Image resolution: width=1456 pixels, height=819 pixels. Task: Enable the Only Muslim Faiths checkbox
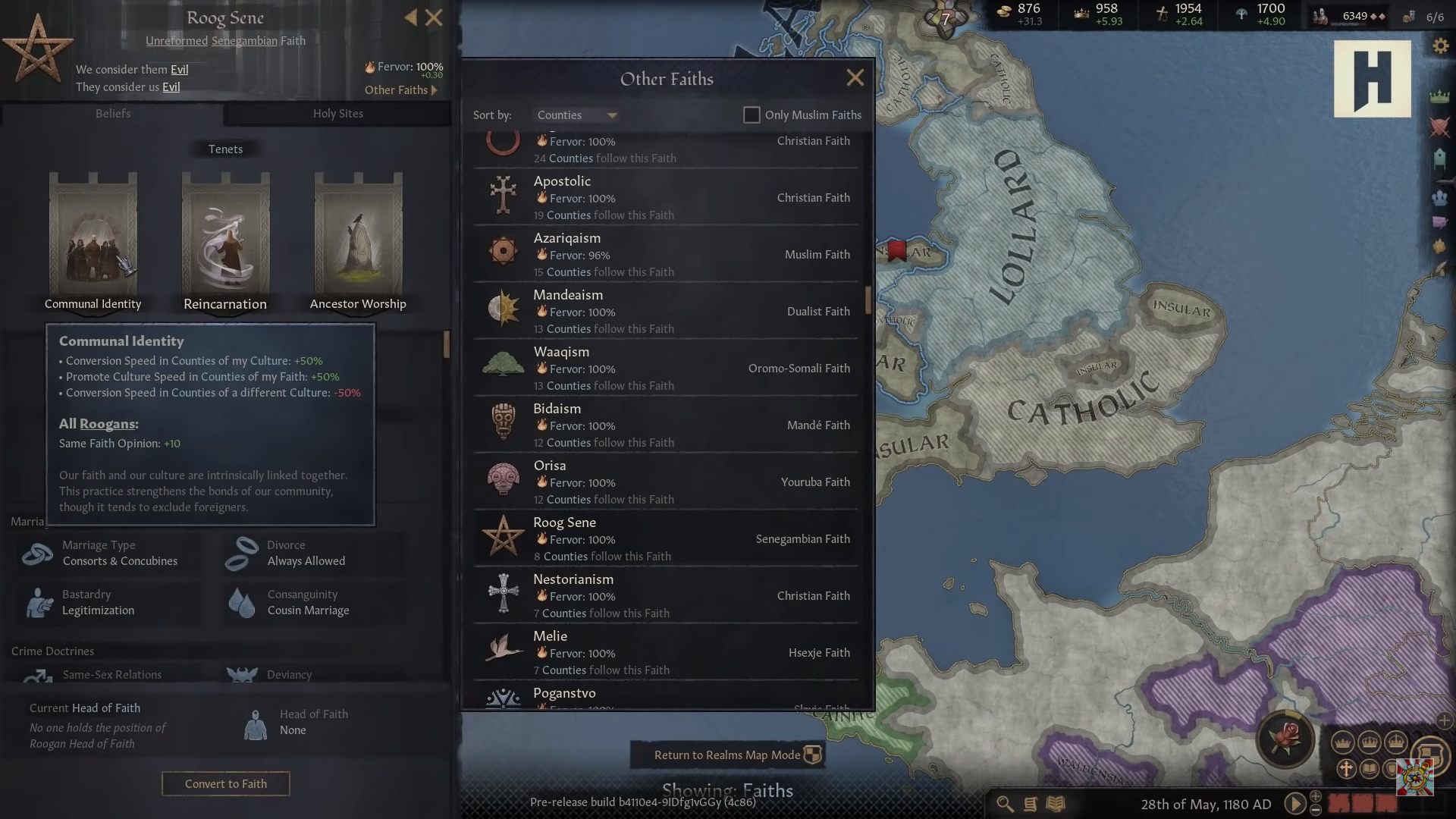(752, 115)
